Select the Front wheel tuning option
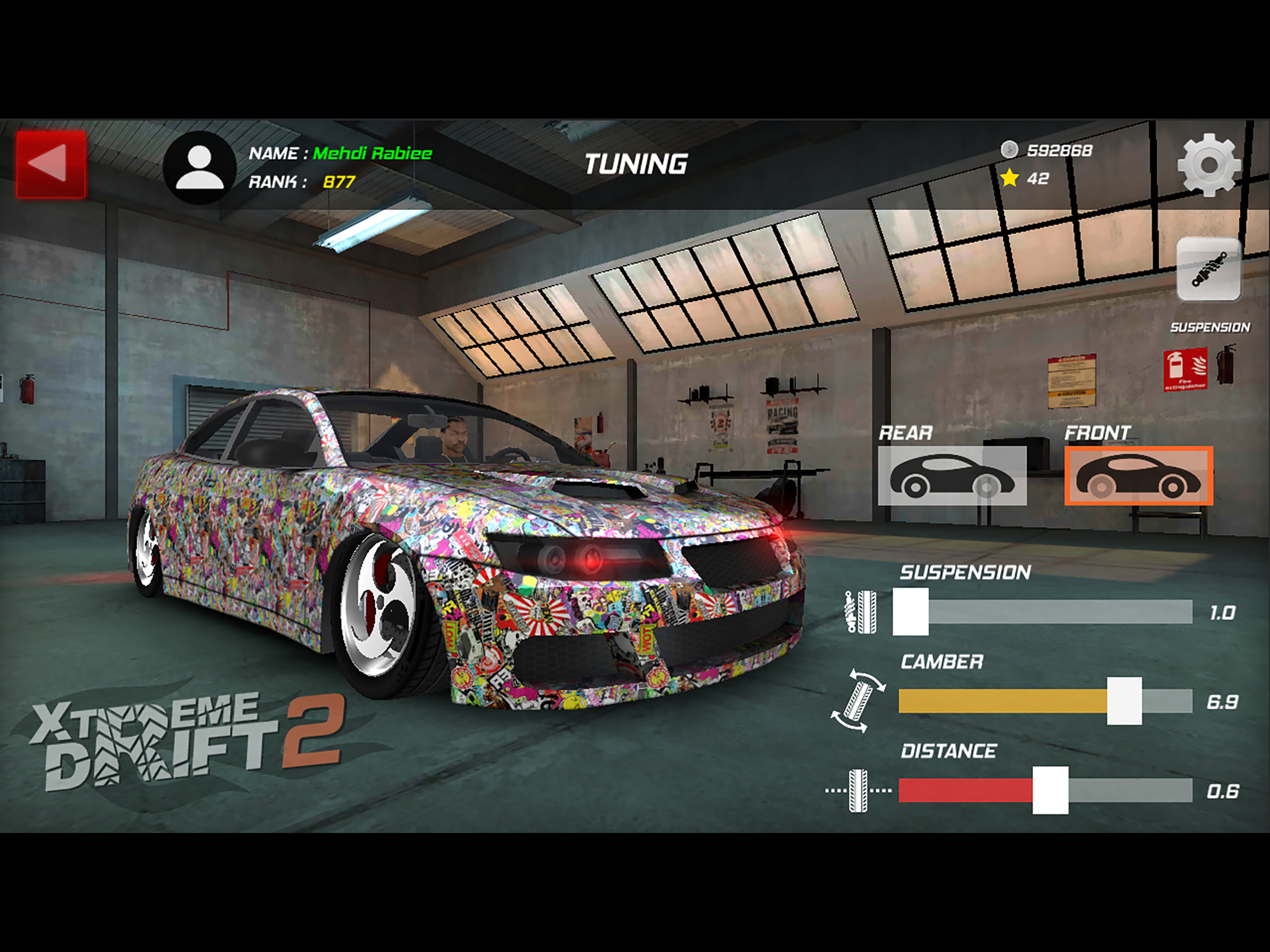Viewport: 1270px width, 952px height. (1138, 476)
